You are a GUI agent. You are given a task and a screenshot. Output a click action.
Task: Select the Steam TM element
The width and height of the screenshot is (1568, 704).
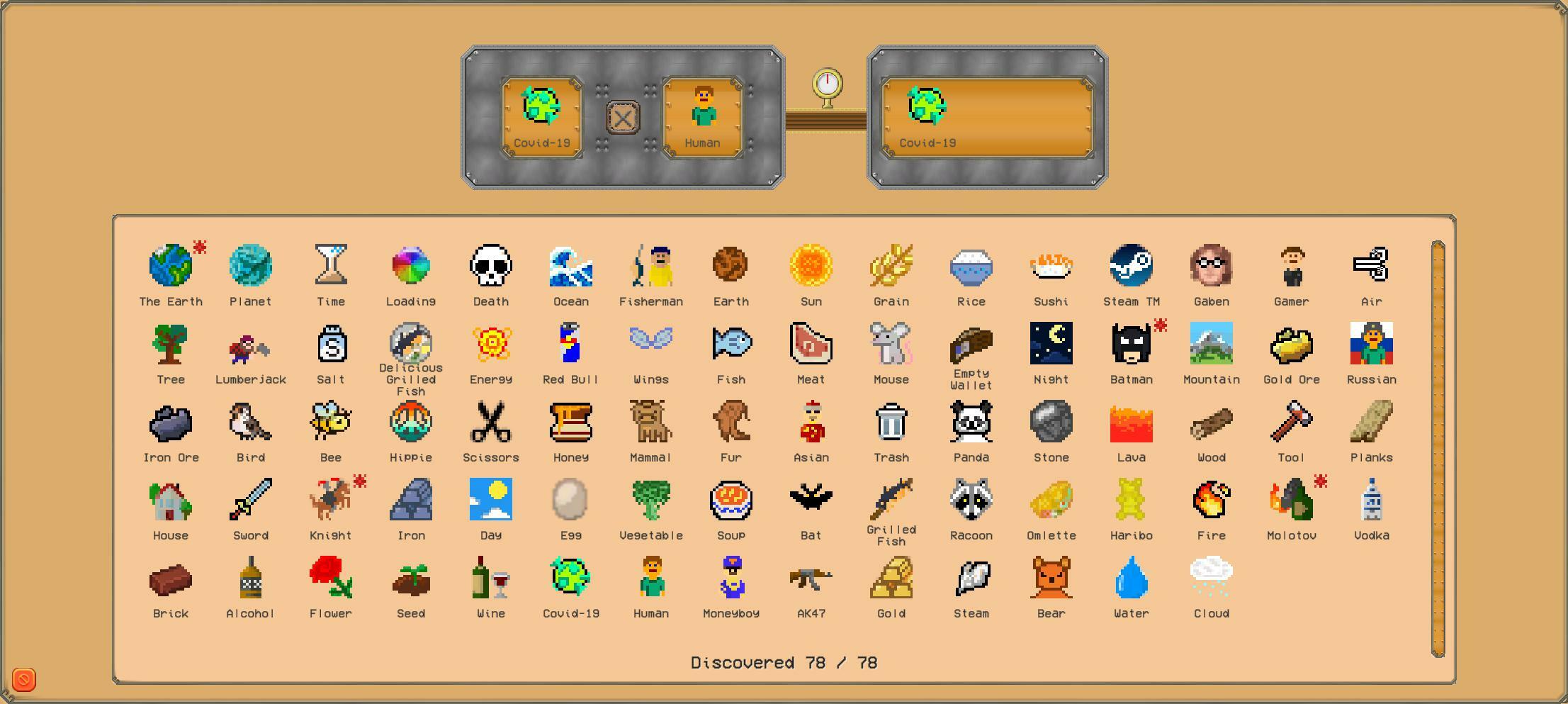(1131, 266)
